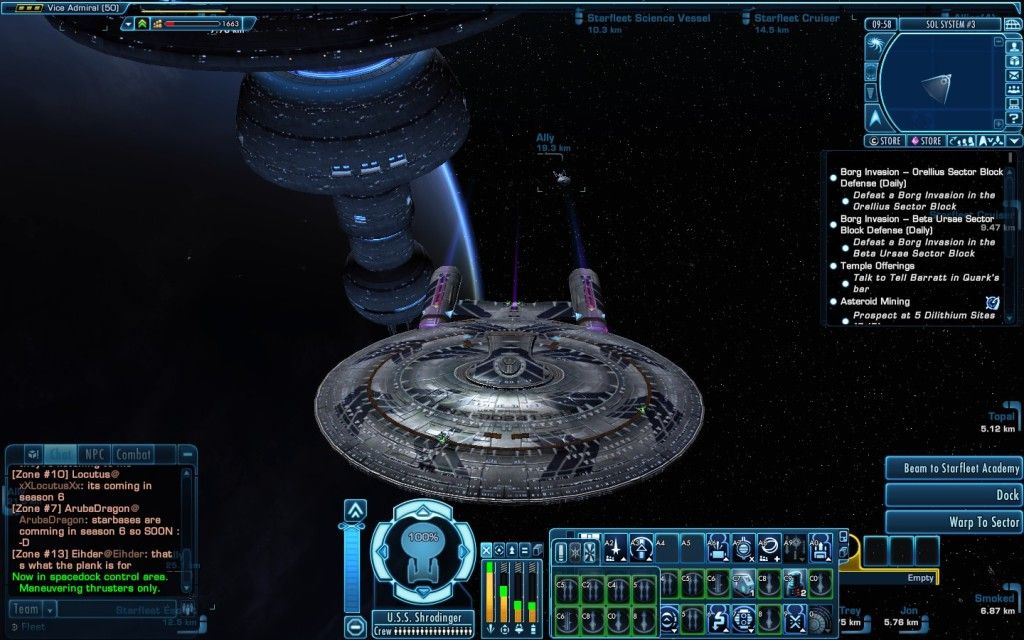Open the C-Store with the gold coin icon
Viewport: 1024px width, 640px height.
point(886,141)
